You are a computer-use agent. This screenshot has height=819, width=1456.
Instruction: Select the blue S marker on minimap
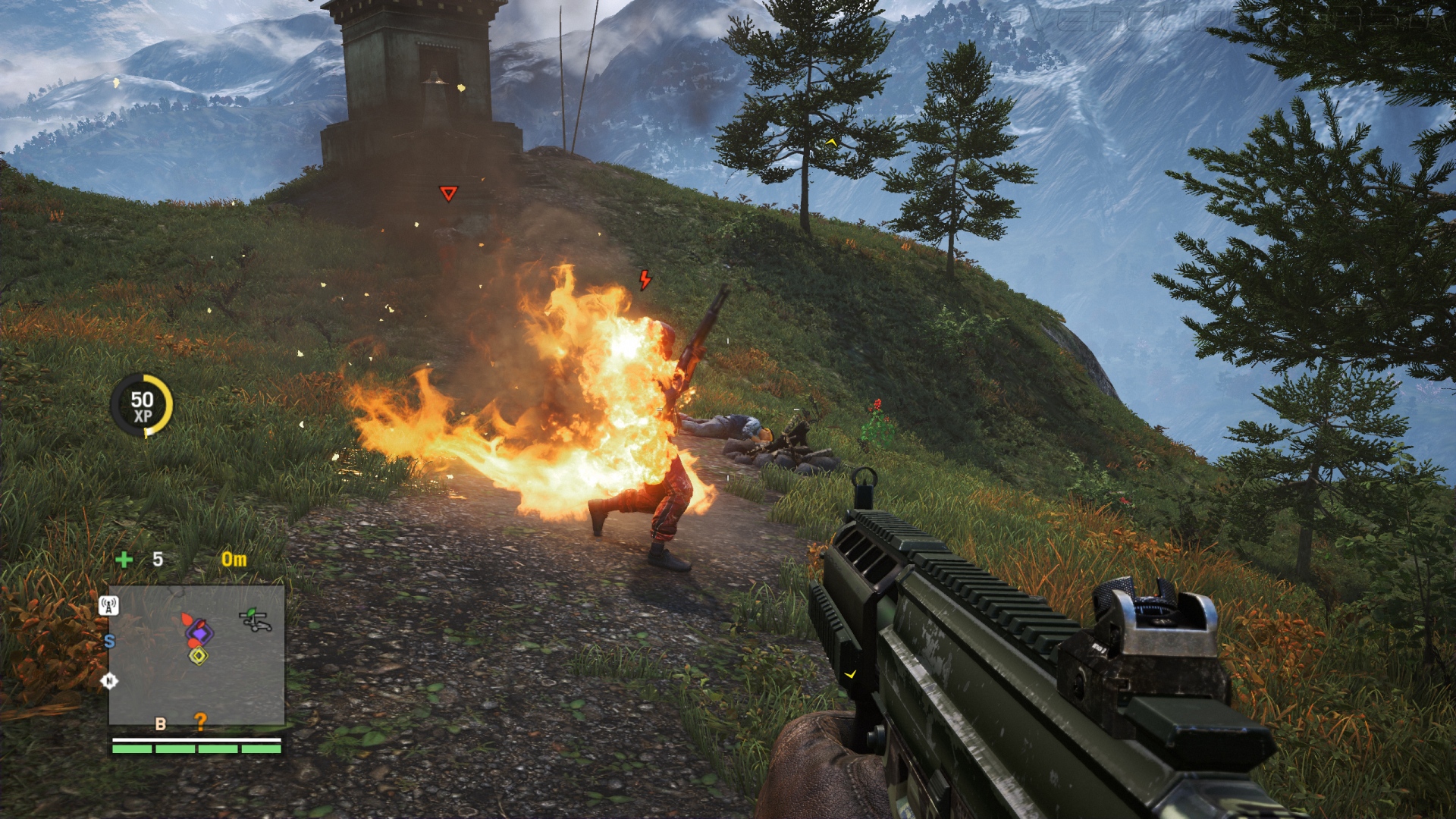pos(110,642)
